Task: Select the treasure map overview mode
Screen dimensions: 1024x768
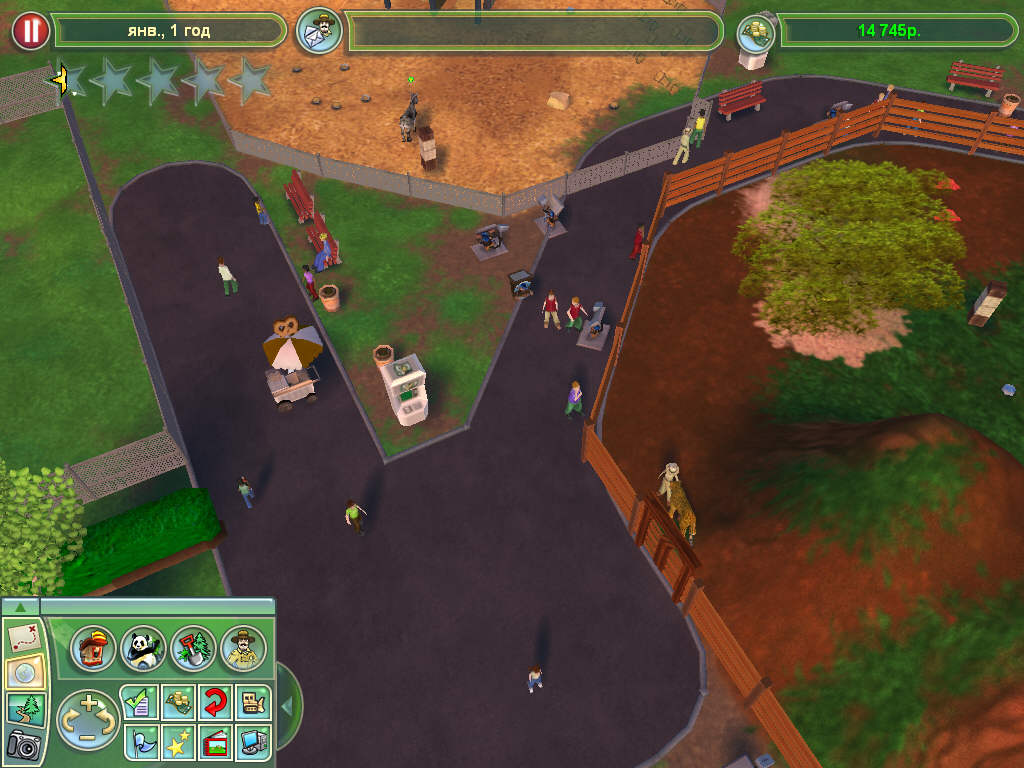Action: coord(22,637)
